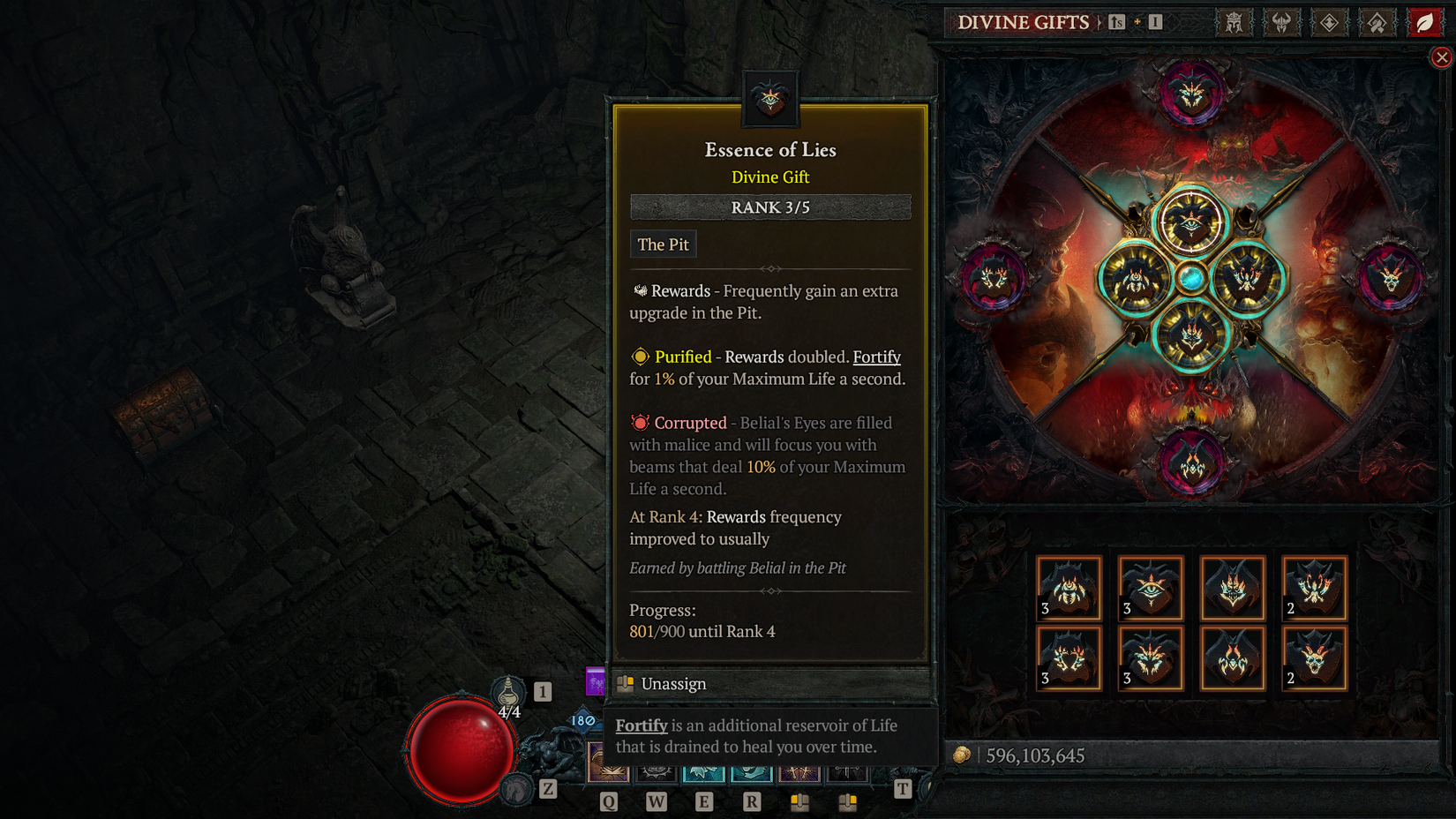Click the gold coin icon beside the currency total
The height and width of the screenshot is (819, 1456).
[964, 755]
